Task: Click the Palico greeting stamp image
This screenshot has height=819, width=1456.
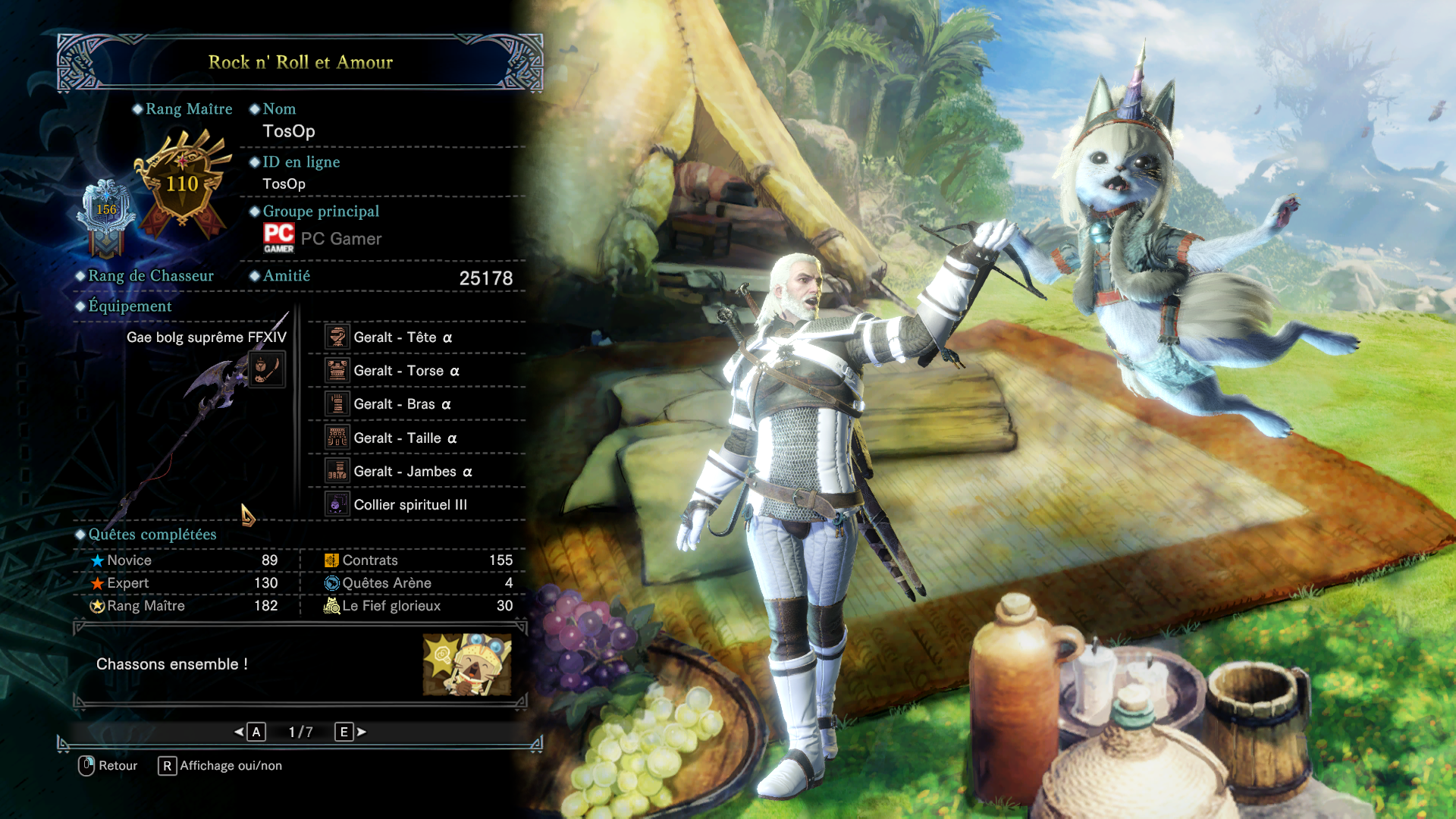Action: click(466, 665)
